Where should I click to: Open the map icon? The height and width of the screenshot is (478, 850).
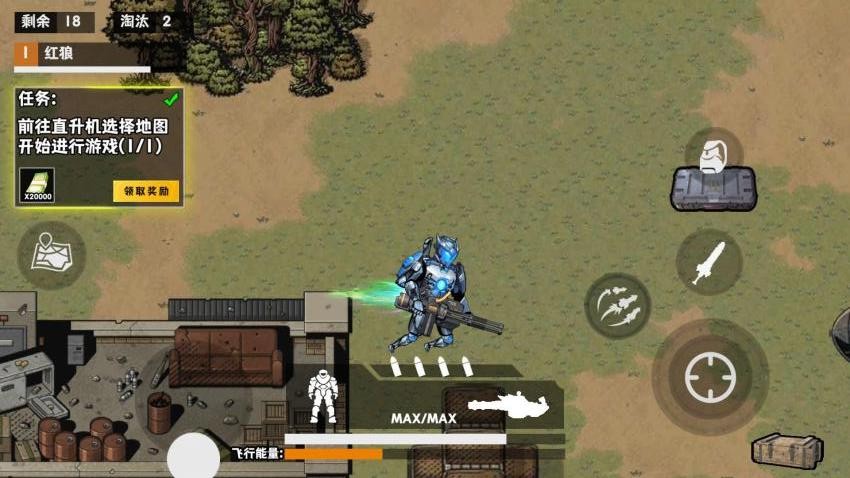pos(51,254)
